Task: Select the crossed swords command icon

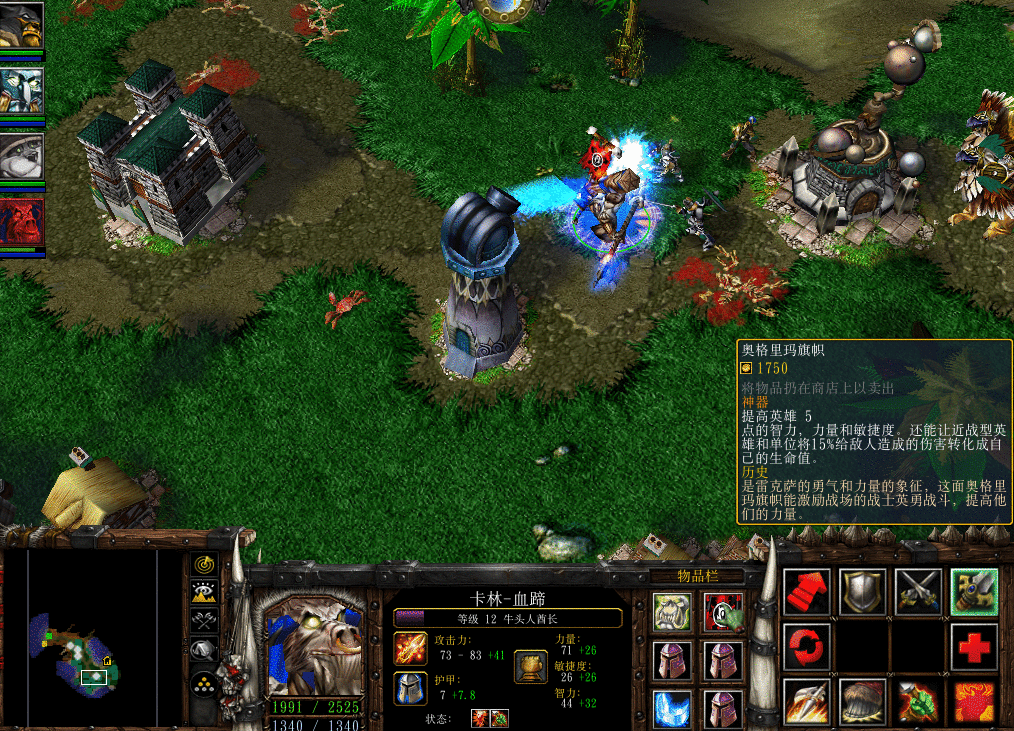Action: (x=918, y=591)
